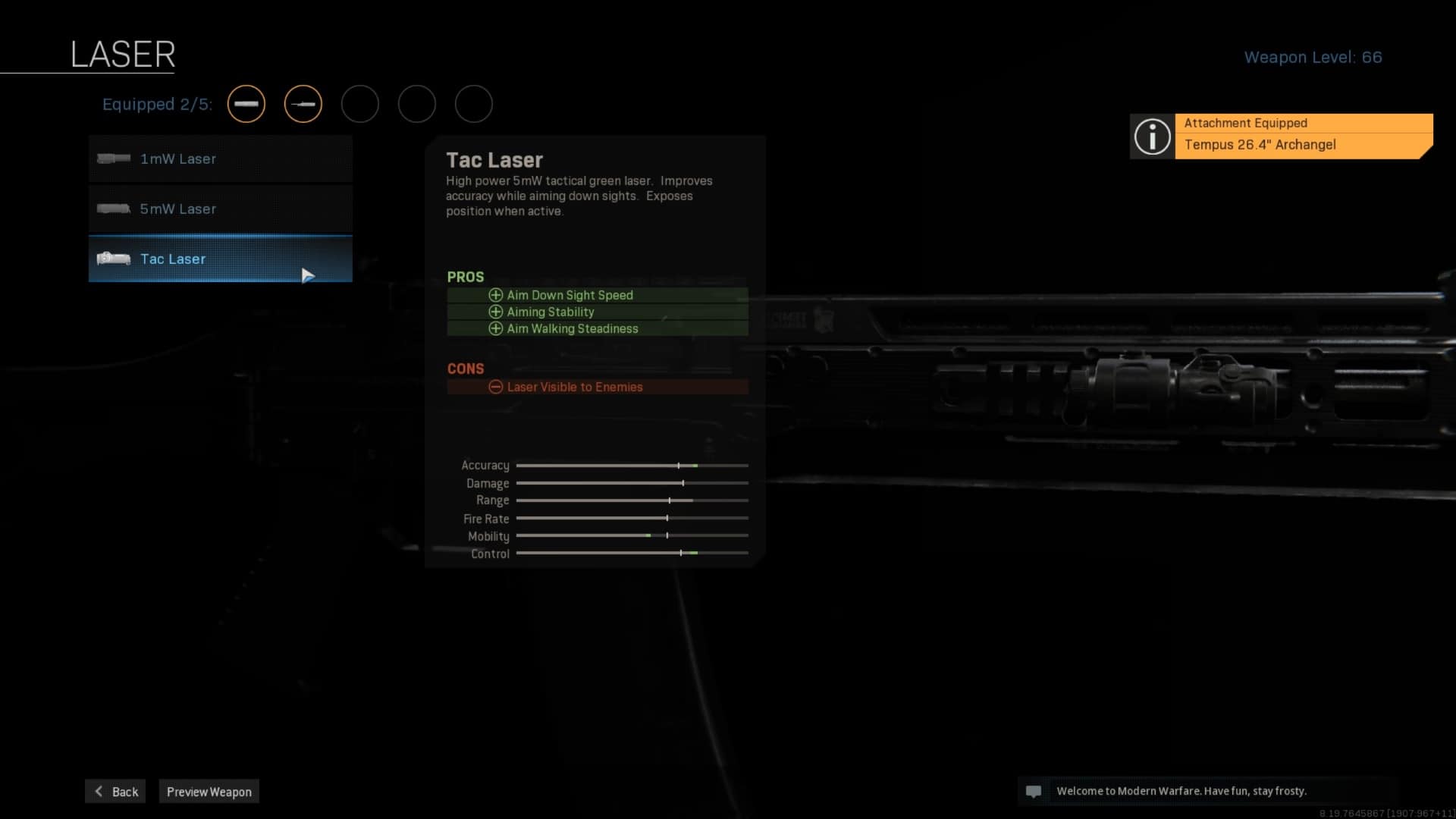The image size is (1456, 819).
Task: Go back to previous menu
Action: (x=115, y=792)
